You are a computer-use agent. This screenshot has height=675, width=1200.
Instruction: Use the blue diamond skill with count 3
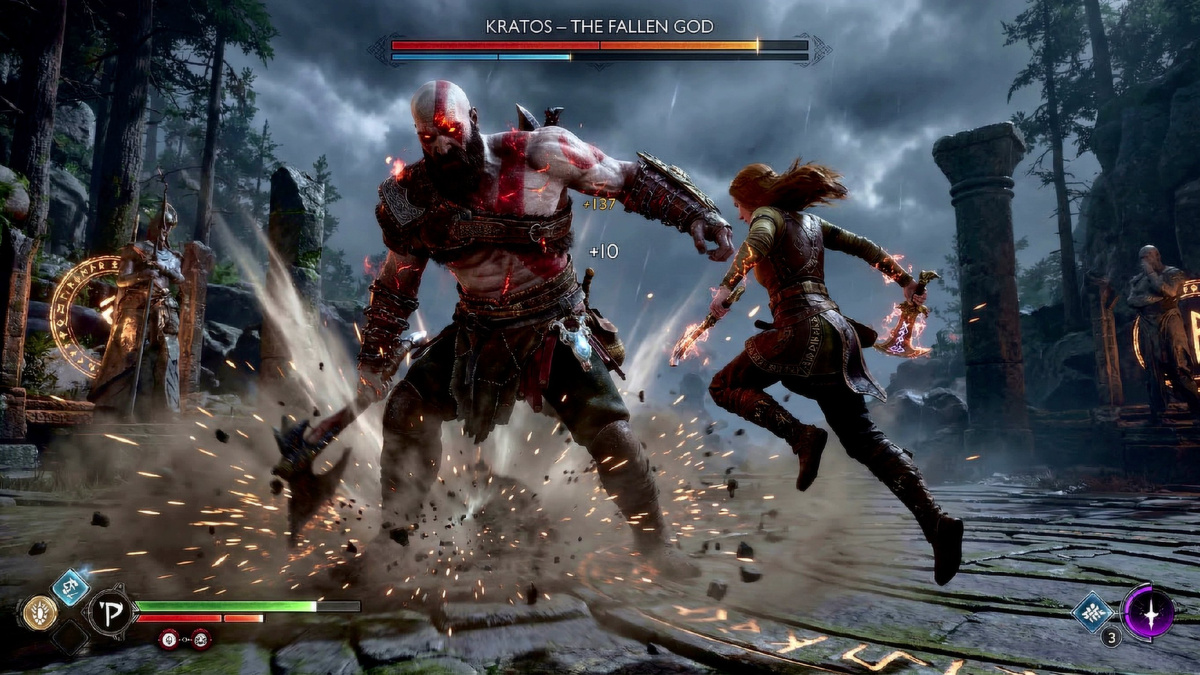(1092, 611)
